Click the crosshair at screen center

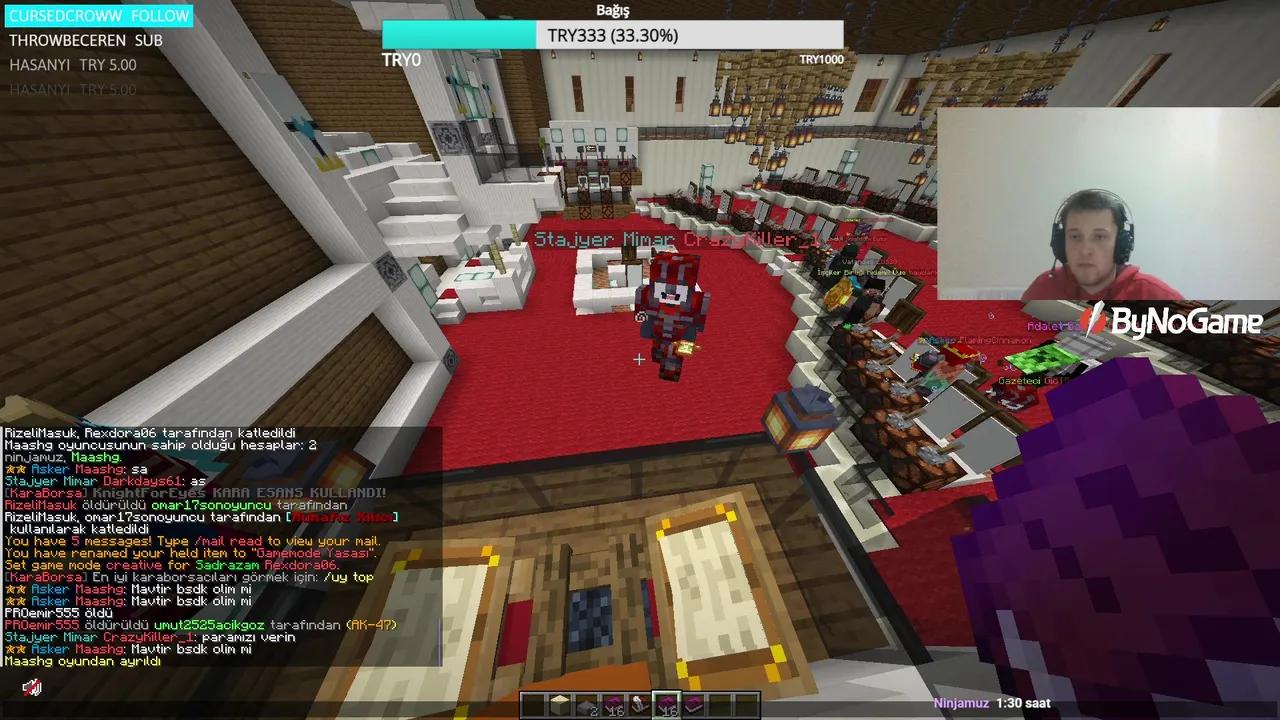coord(639,359)
